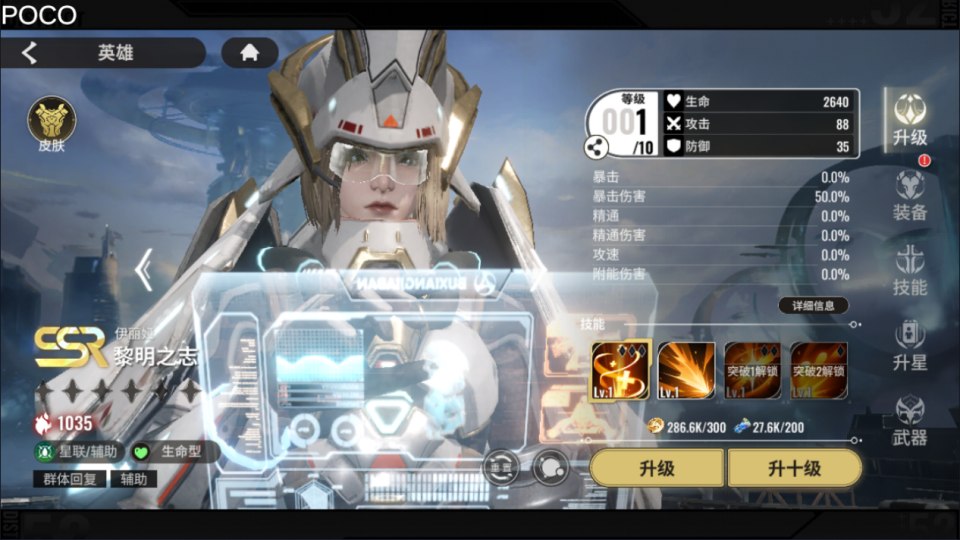Open the 升星 star-up tab
The image size is (960, 540).
pos(910,345)
